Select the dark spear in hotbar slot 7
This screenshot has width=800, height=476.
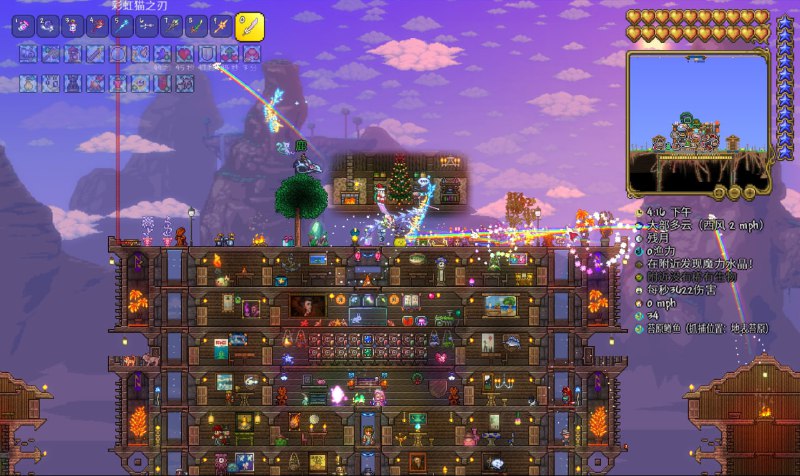click(172, 26)
